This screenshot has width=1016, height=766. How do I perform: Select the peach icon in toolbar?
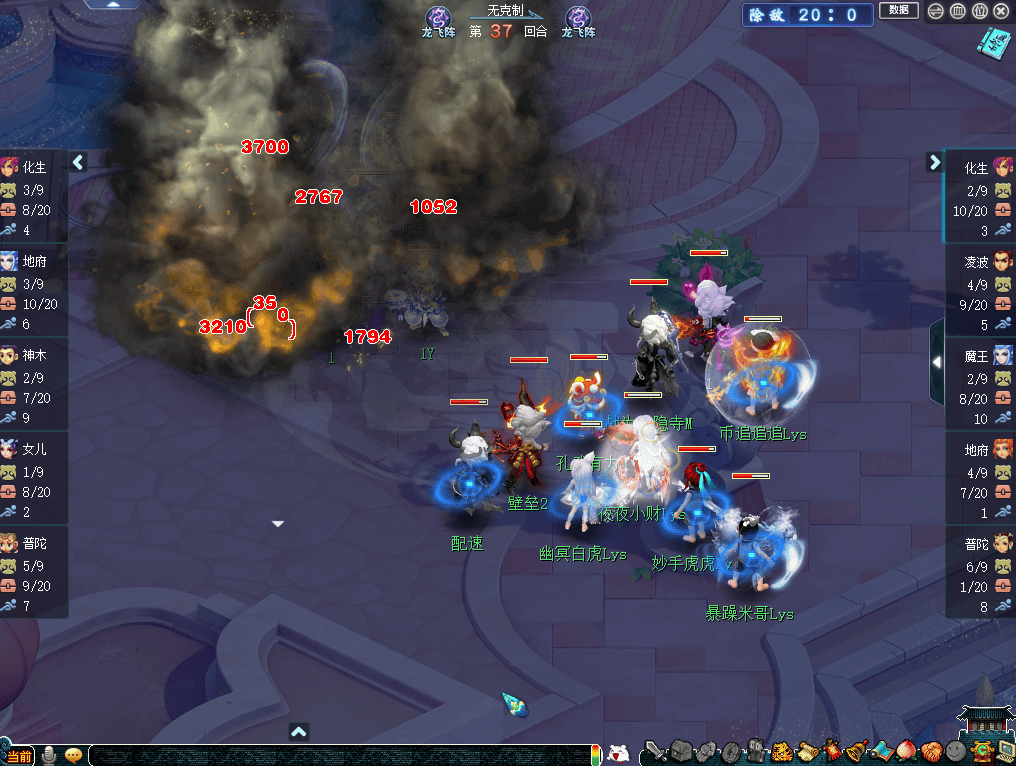coord(906,752)
